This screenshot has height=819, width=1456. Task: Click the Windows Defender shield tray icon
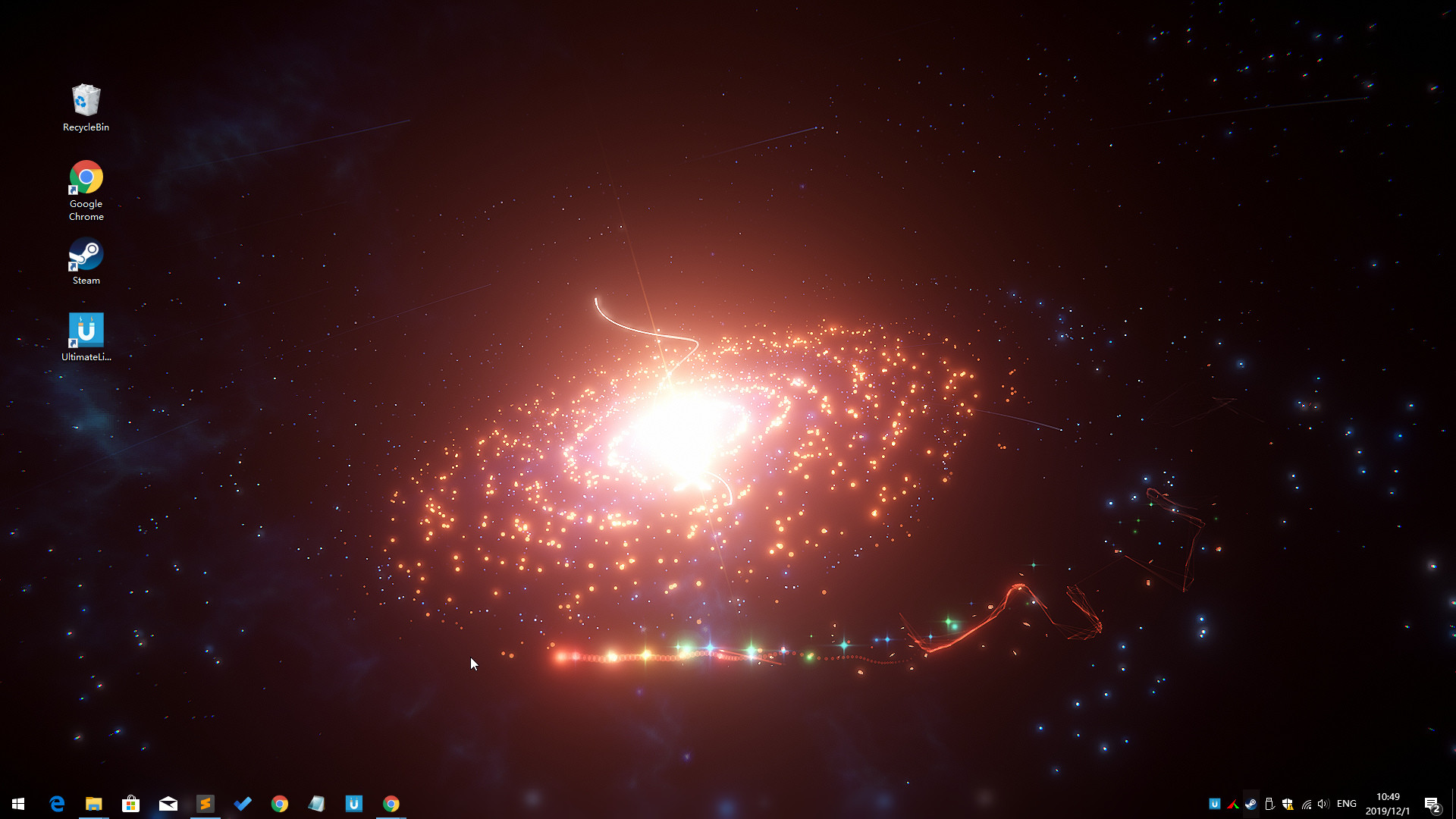1288,804
